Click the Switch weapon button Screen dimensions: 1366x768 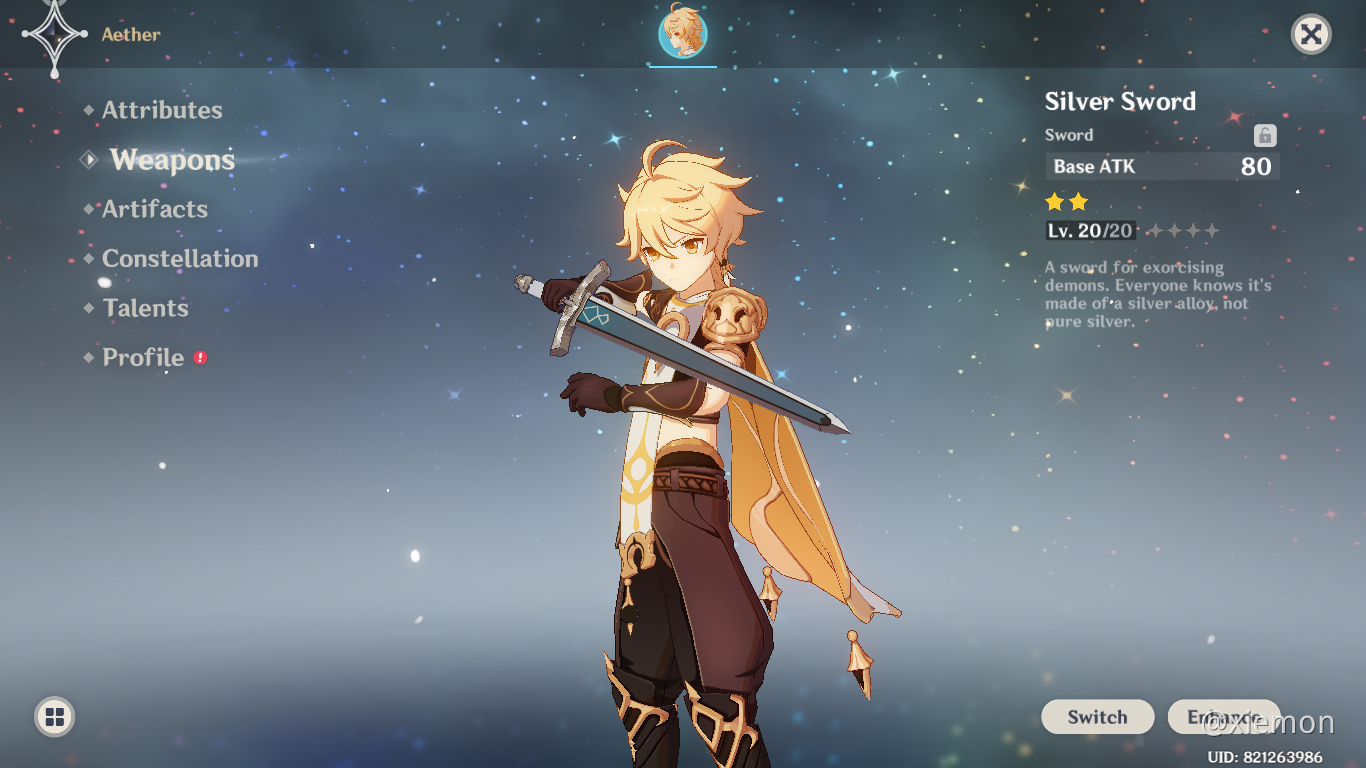click(1097, 717)
